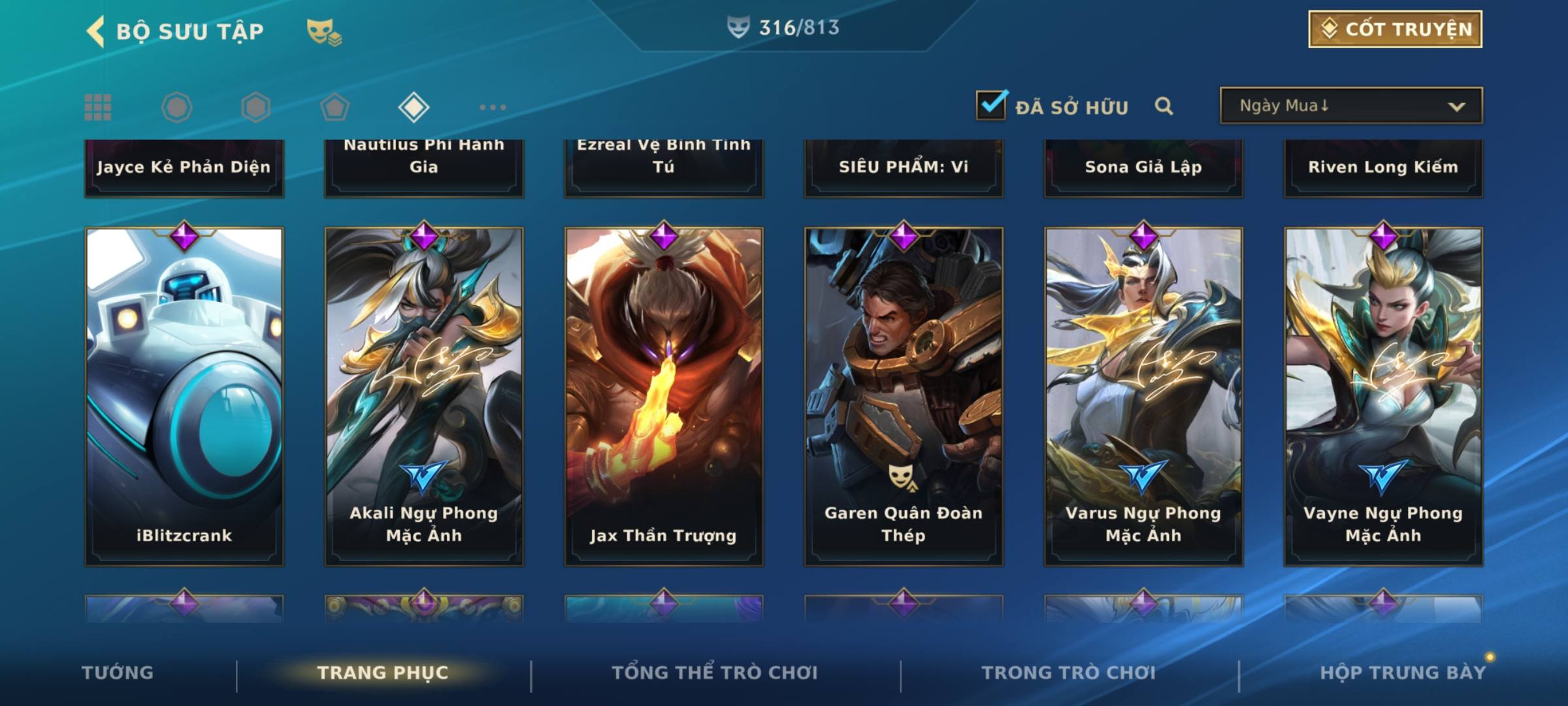View the Garen Quân Đoàn Thép skin
The width and height of the screenshot is (1568, 706).
[904, 396]
